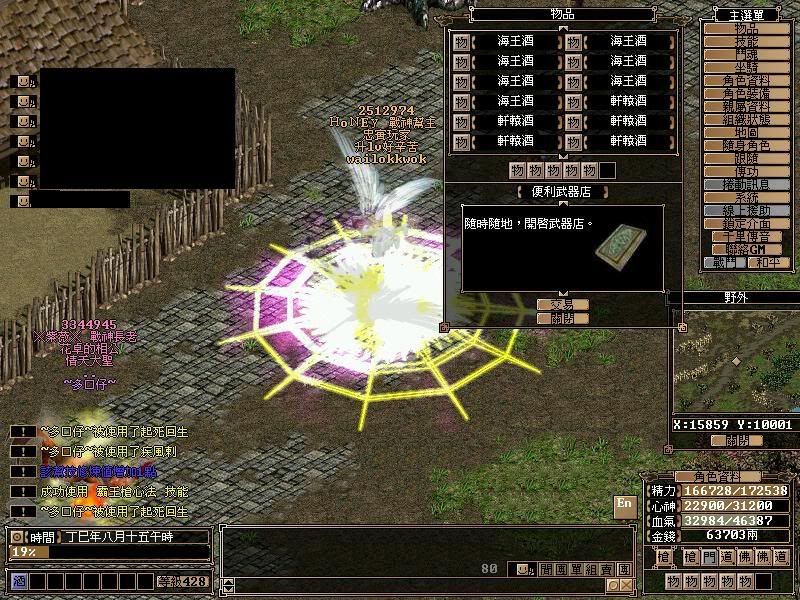Image resolution: width=800 pixels, height=600 pixels.
Task: Click the 野外 minimap
Action: coord(734,360)
